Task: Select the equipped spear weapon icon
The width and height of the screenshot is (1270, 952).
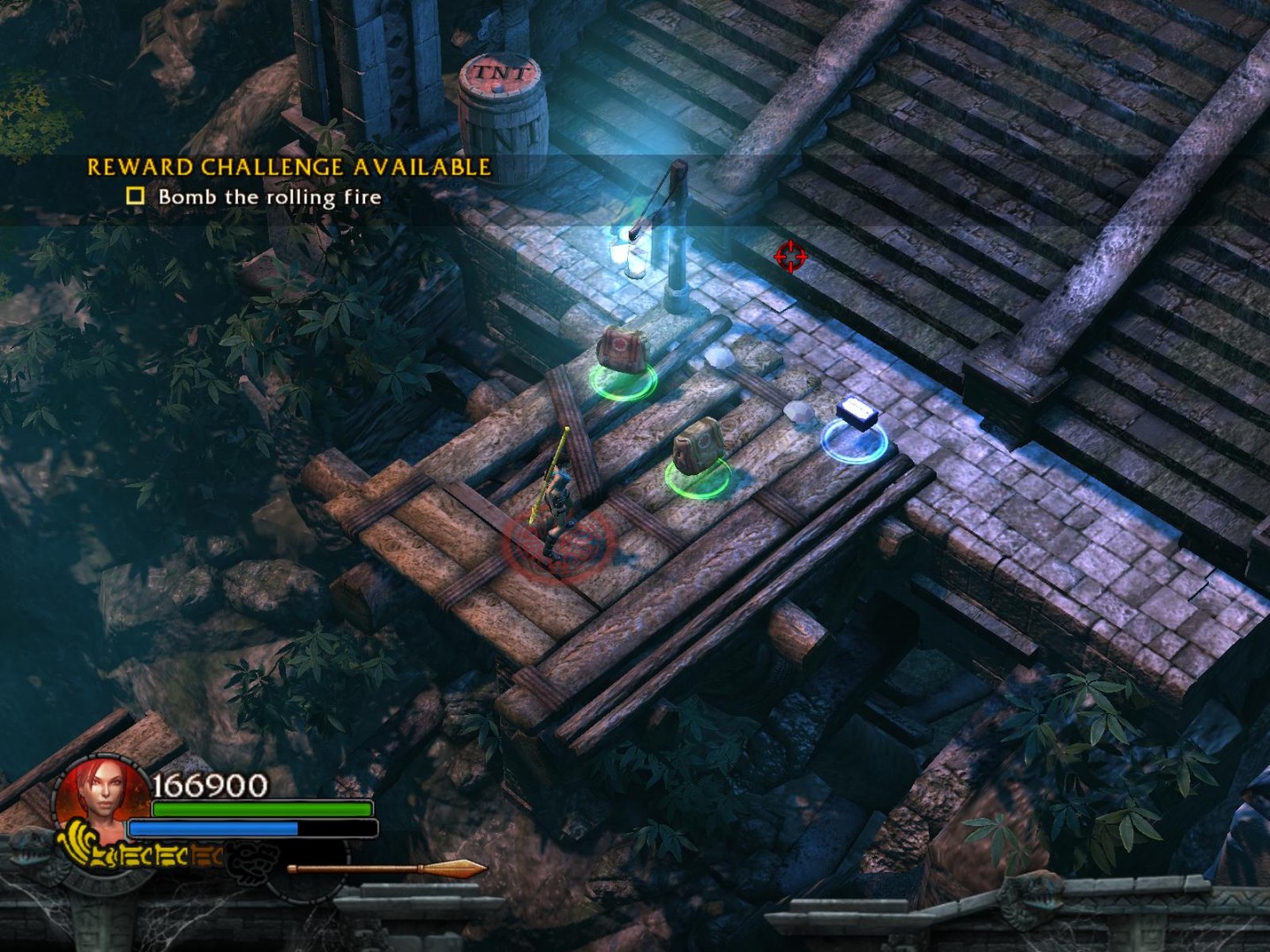Action: 388,870
